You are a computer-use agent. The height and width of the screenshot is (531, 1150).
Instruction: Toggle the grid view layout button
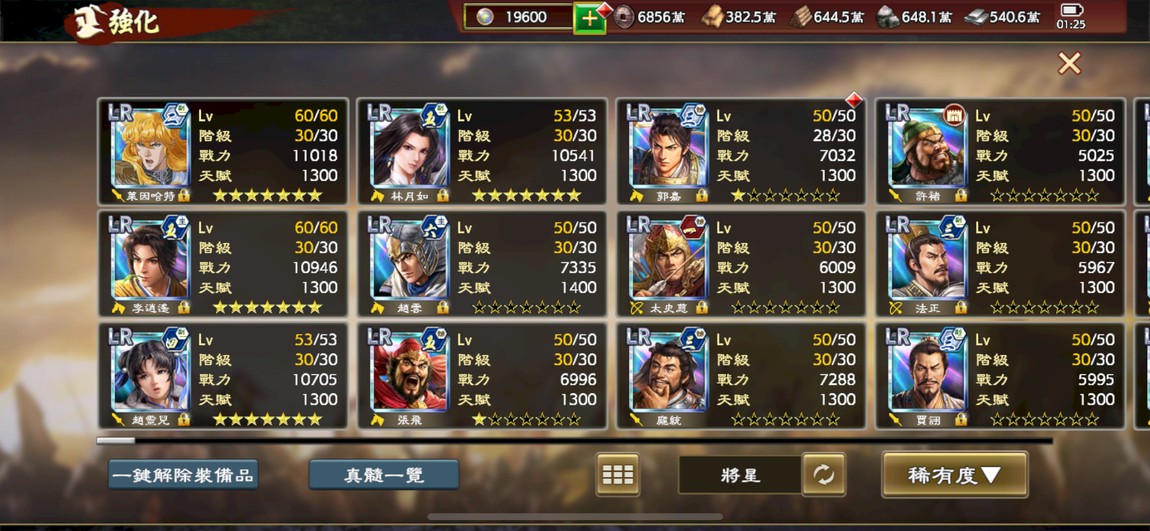(617, 475)
